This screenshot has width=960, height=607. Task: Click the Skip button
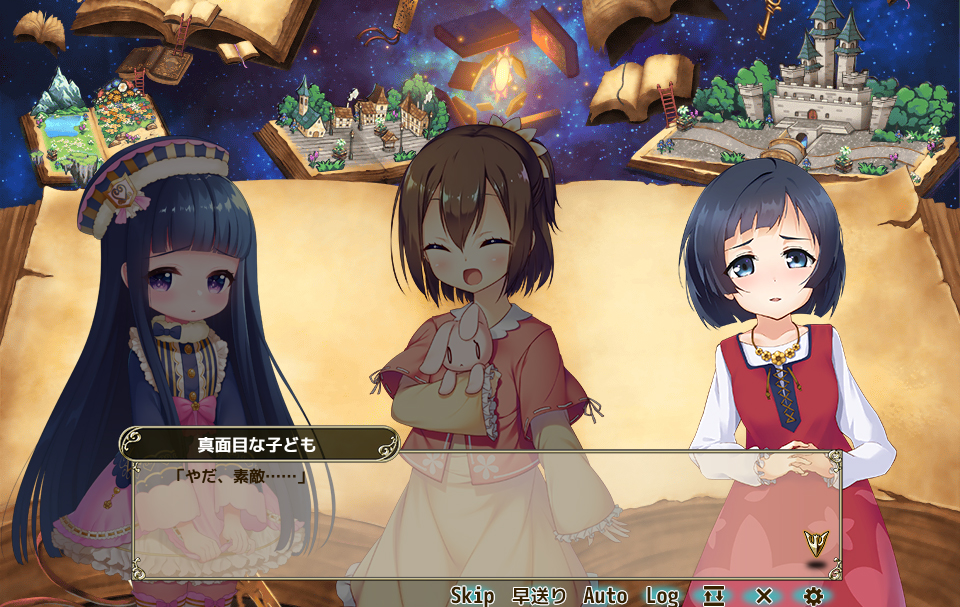pos(472,596)
